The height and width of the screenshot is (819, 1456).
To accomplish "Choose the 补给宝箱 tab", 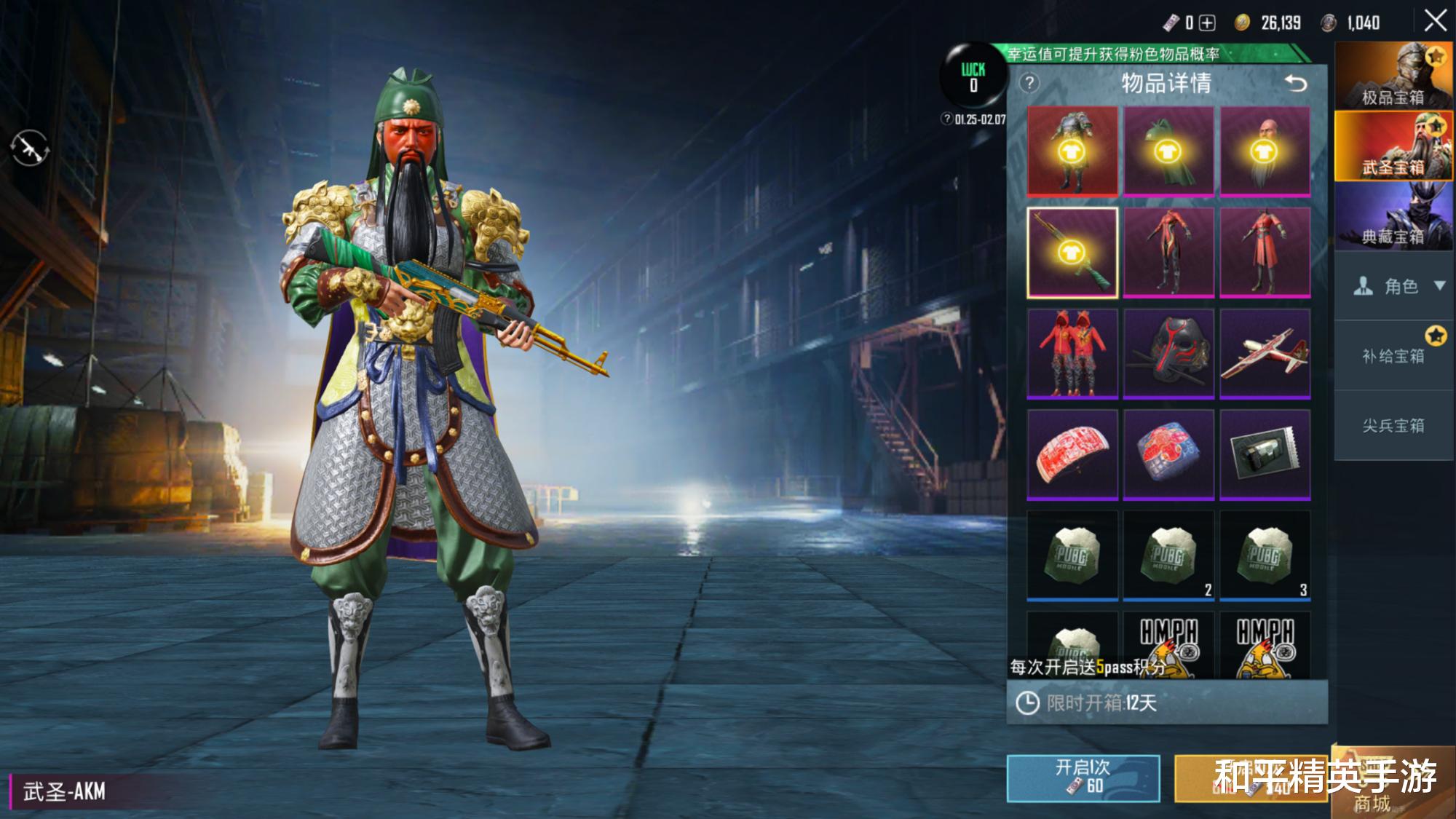I will pyautogui.click(x=1393, y=355).
